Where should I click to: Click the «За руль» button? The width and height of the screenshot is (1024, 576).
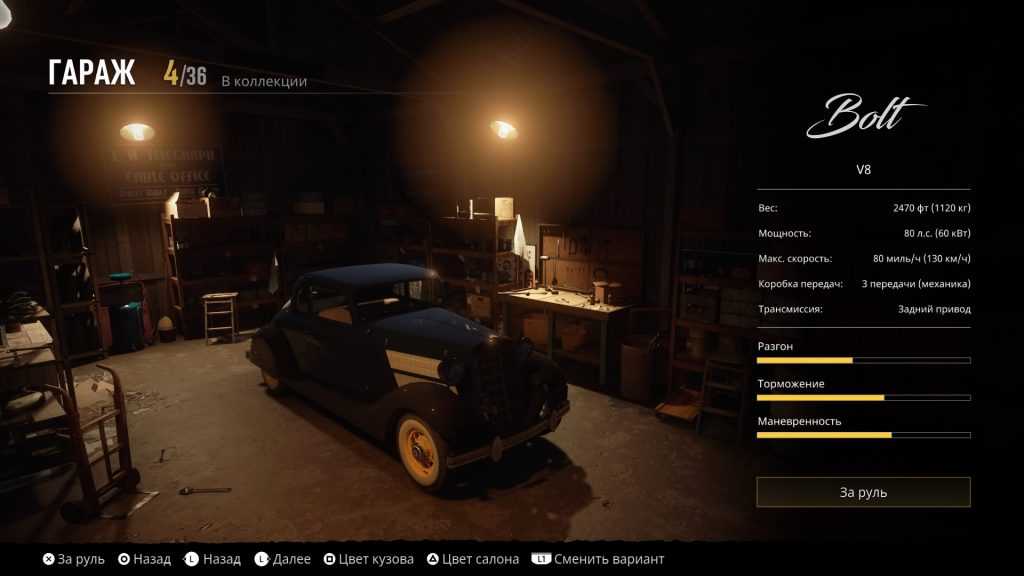click(863, 492)
